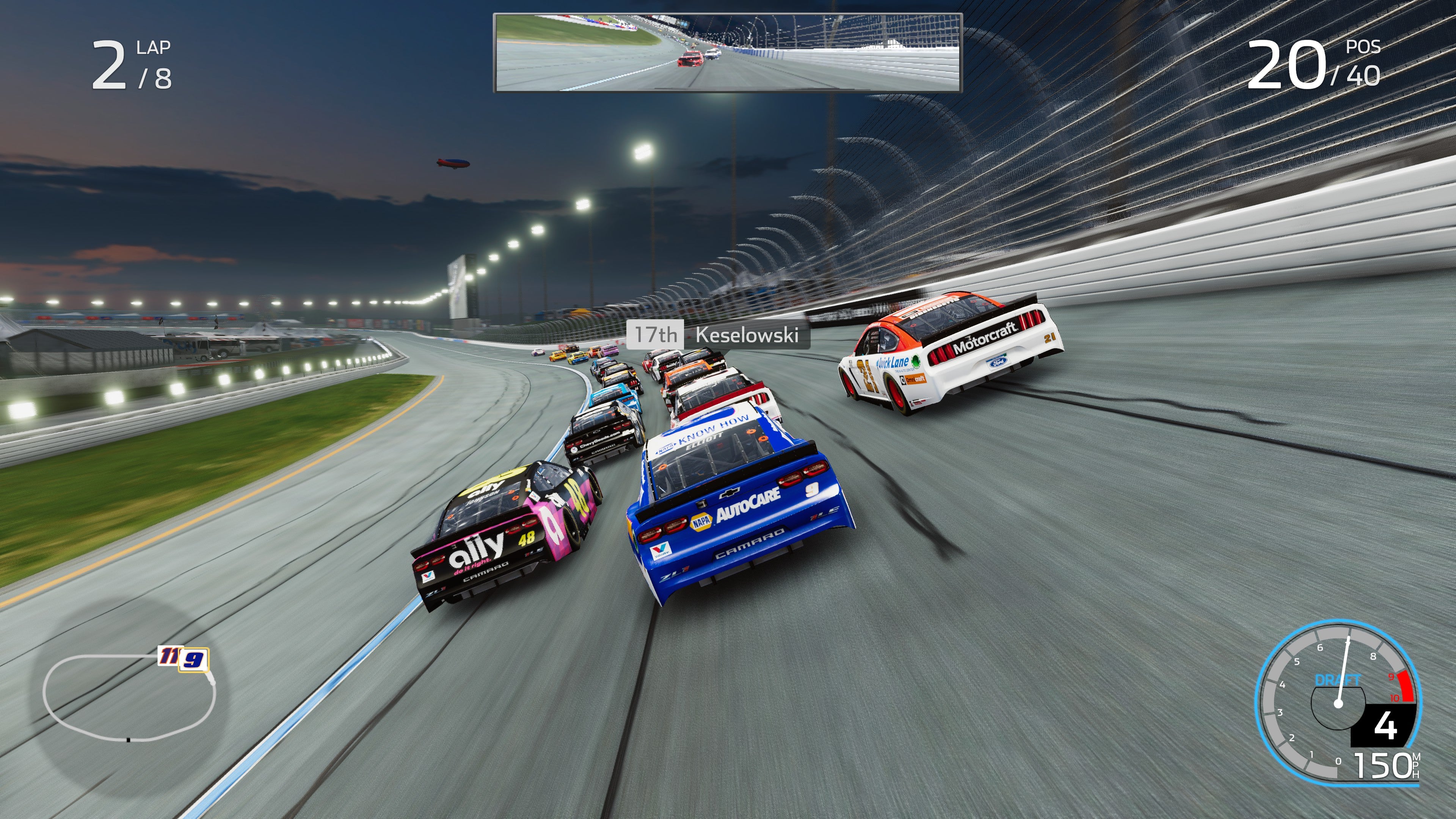Click the rearview mirror panel
Image resolution: width=1456 pixels, height=819 pixels.
click(726, 54)
